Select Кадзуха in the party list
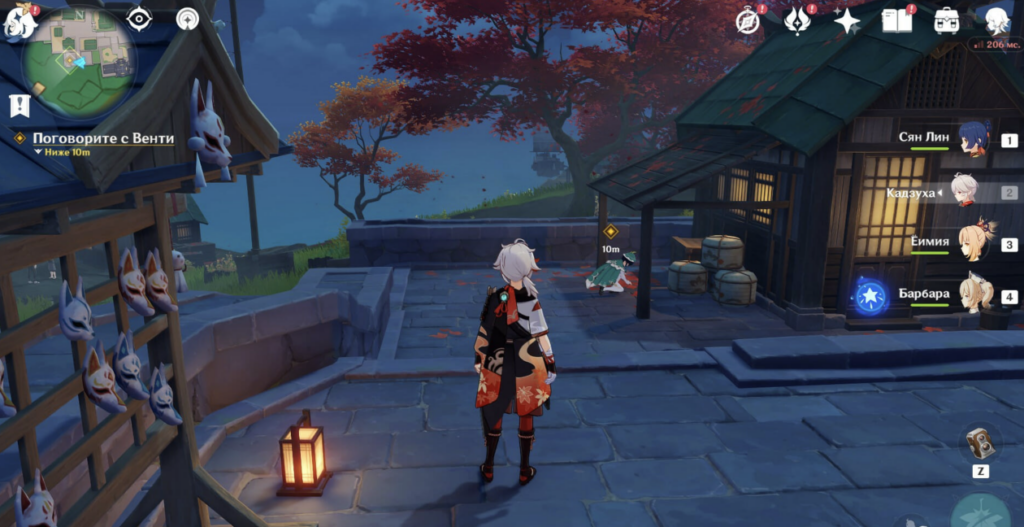The image size is (1024, 527). coord(966,191)
